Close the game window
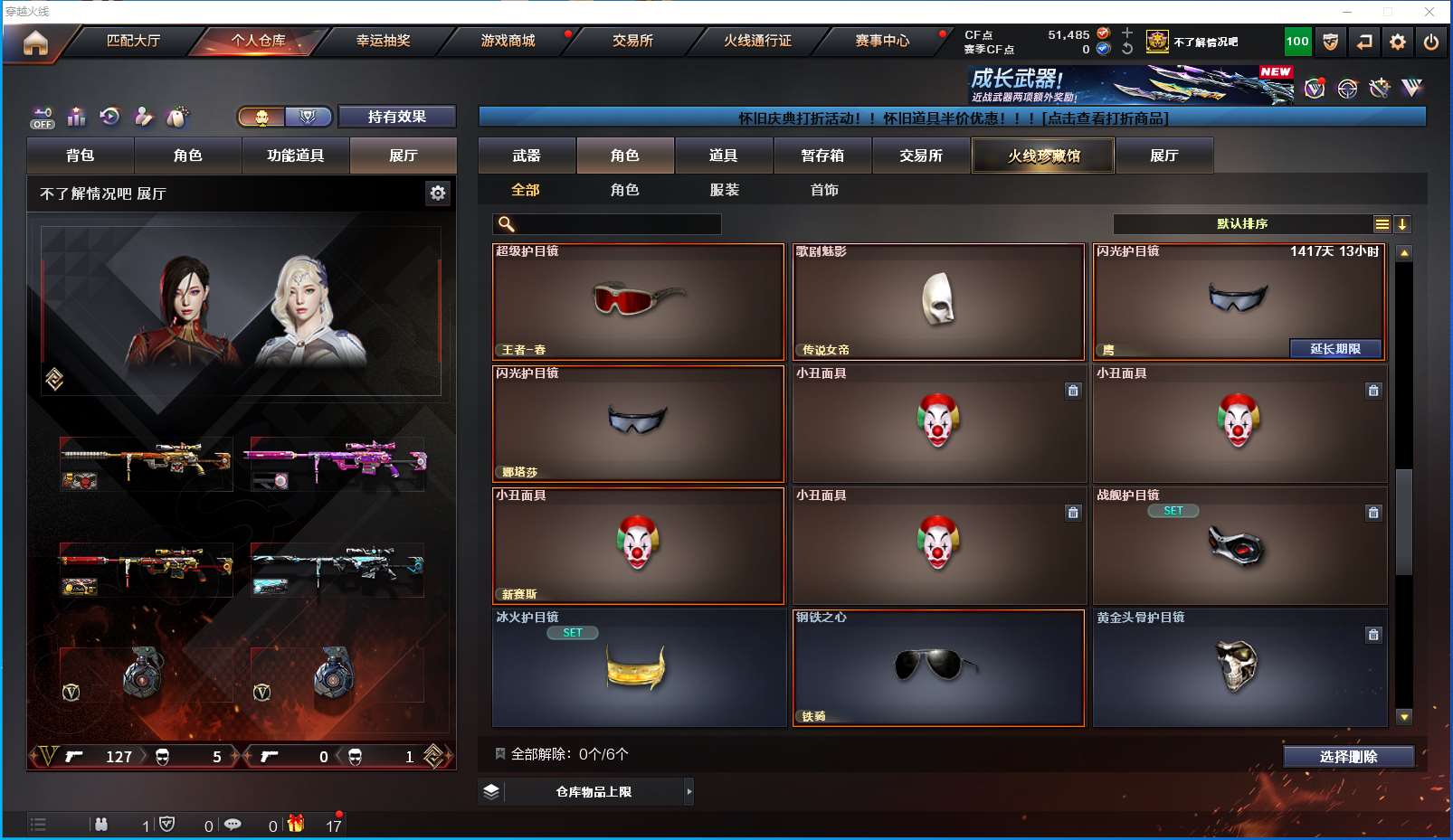 [x=1429, y=12]
